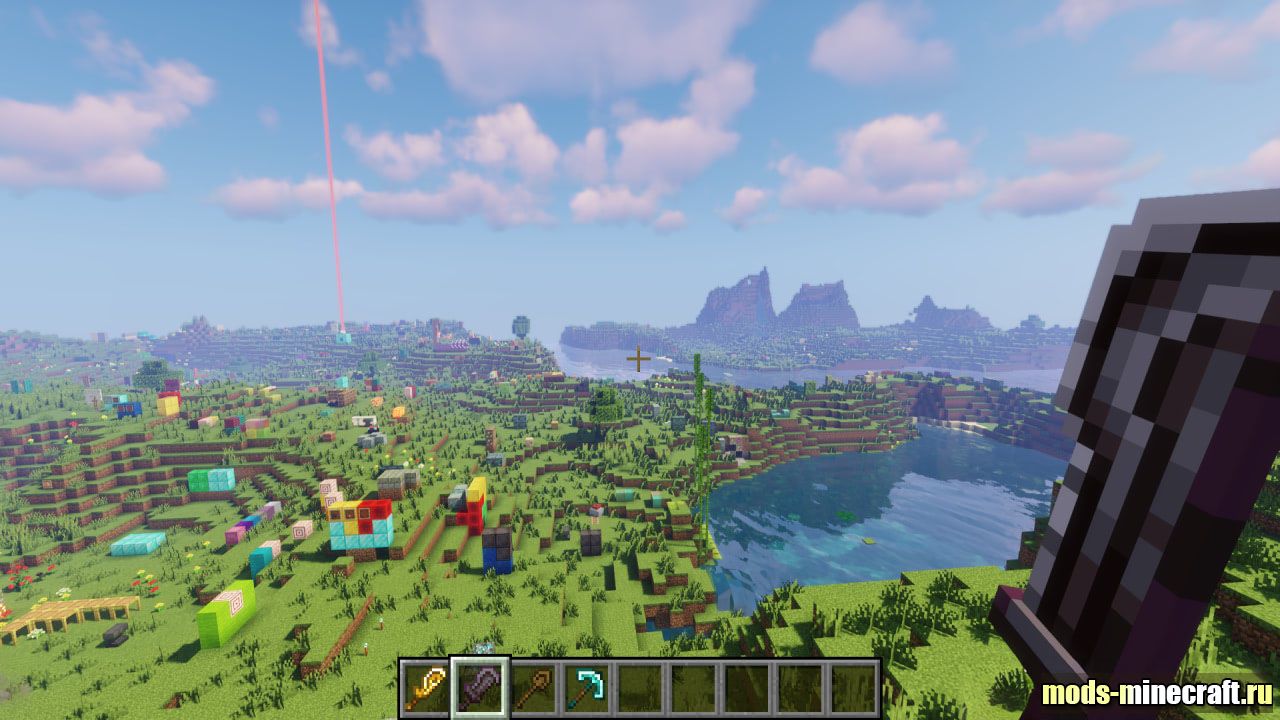Open the mods-minecraft.ru watermark link

(x=1156, y=693)
